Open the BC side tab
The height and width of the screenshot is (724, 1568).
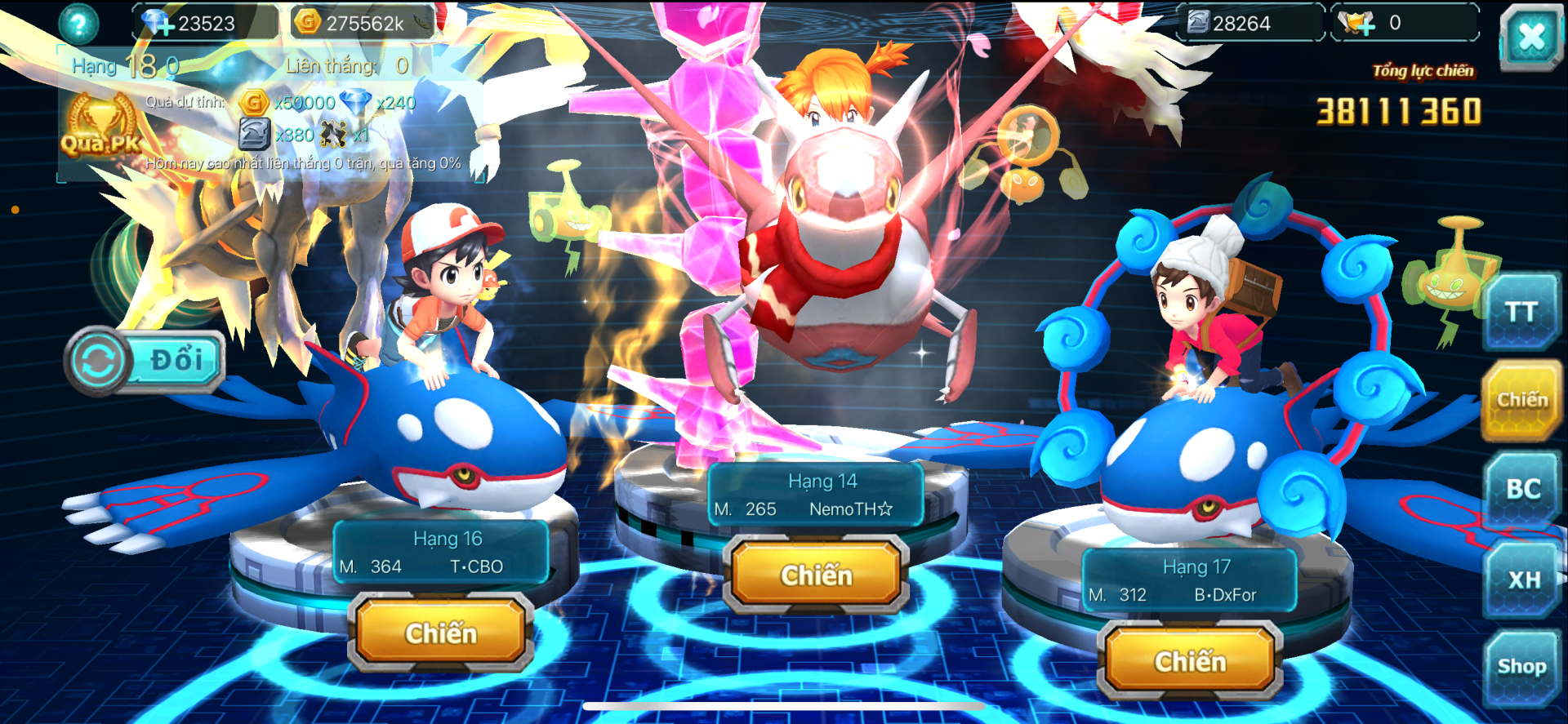[1522, 489]
